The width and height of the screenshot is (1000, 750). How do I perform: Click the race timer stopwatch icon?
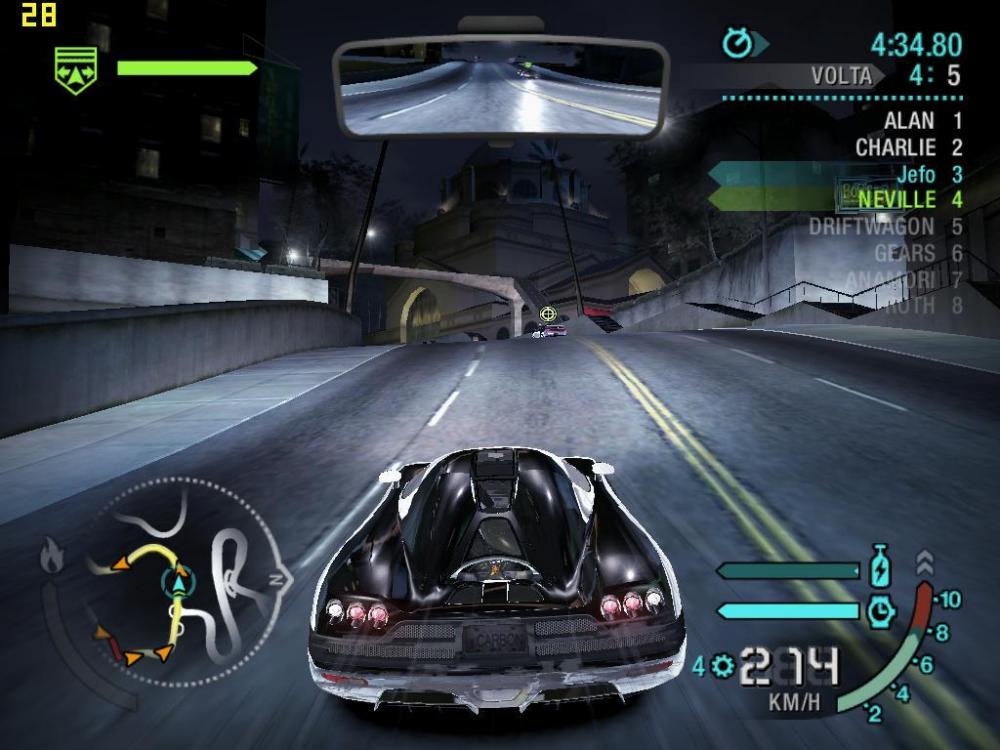[739, 44]
